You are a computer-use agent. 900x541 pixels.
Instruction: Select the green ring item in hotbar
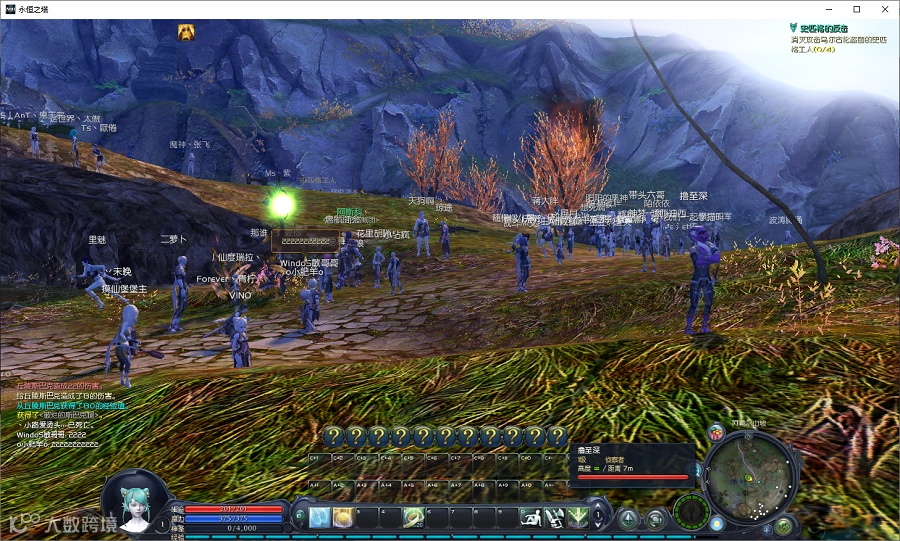click(412, 517)
